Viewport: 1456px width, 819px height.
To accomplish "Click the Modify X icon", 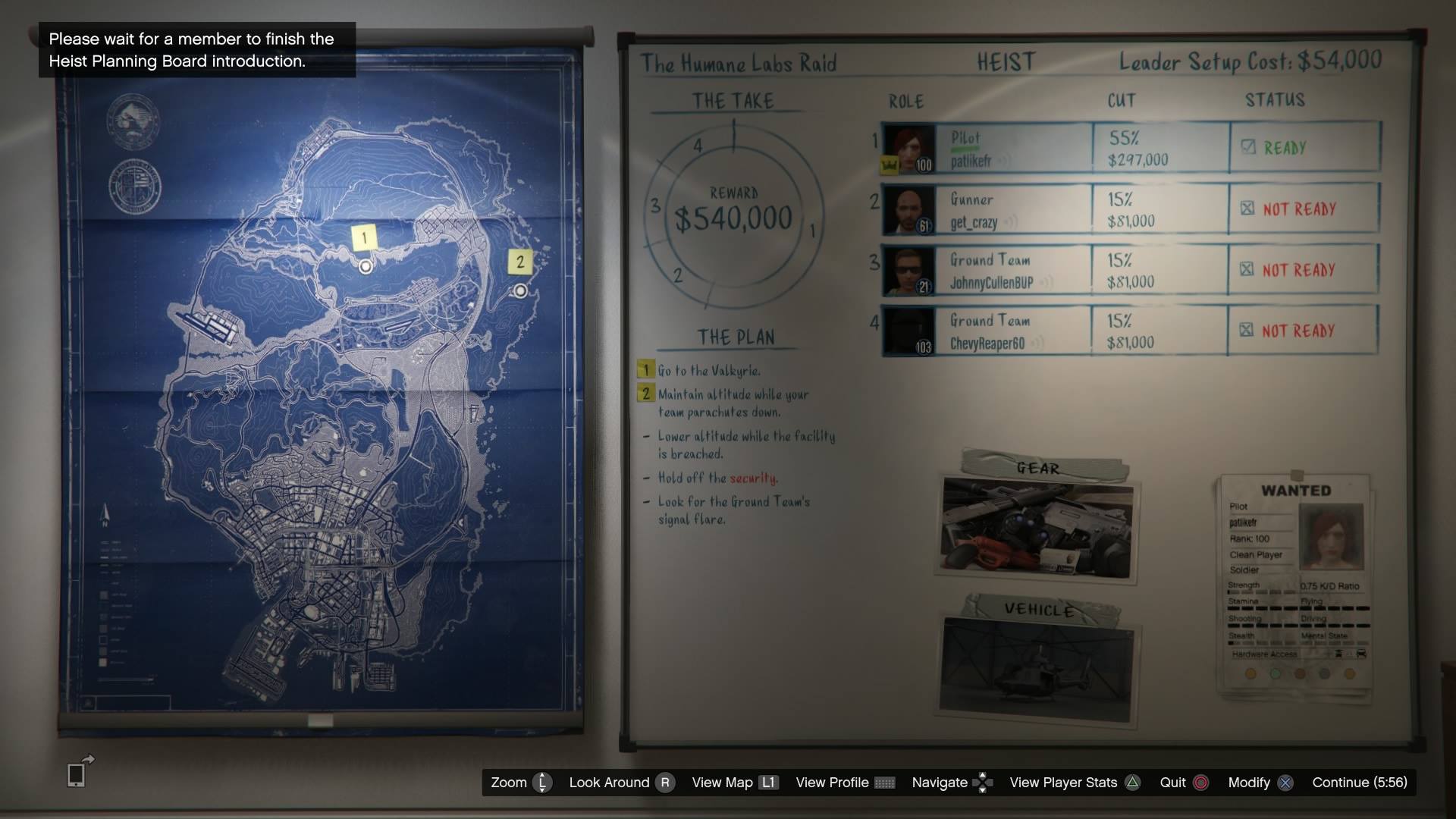I will pyautogui.click(x=1287, y=783).
